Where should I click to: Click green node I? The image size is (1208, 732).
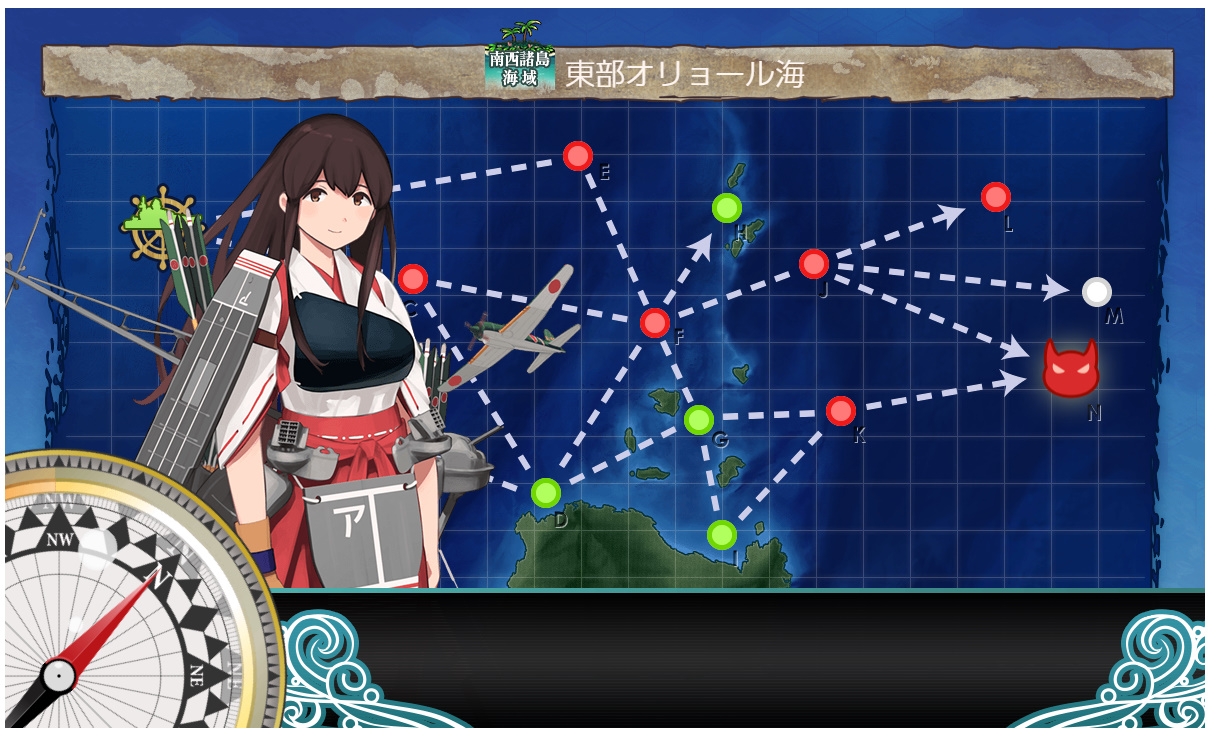(721, 535)
